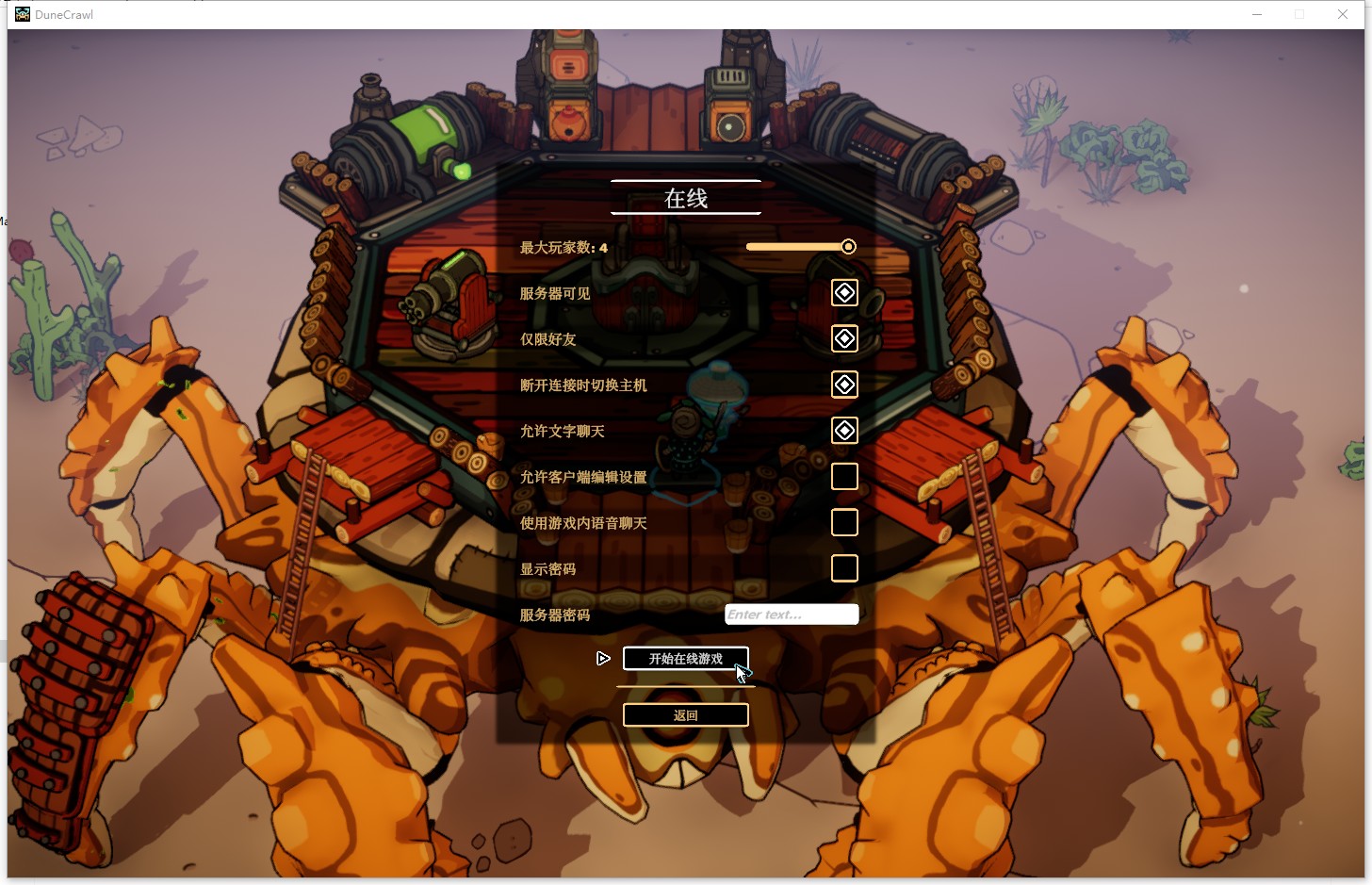Tick the 显示密码 checkbox
This screenshot has width=1372, height=885.
point(844,568)
